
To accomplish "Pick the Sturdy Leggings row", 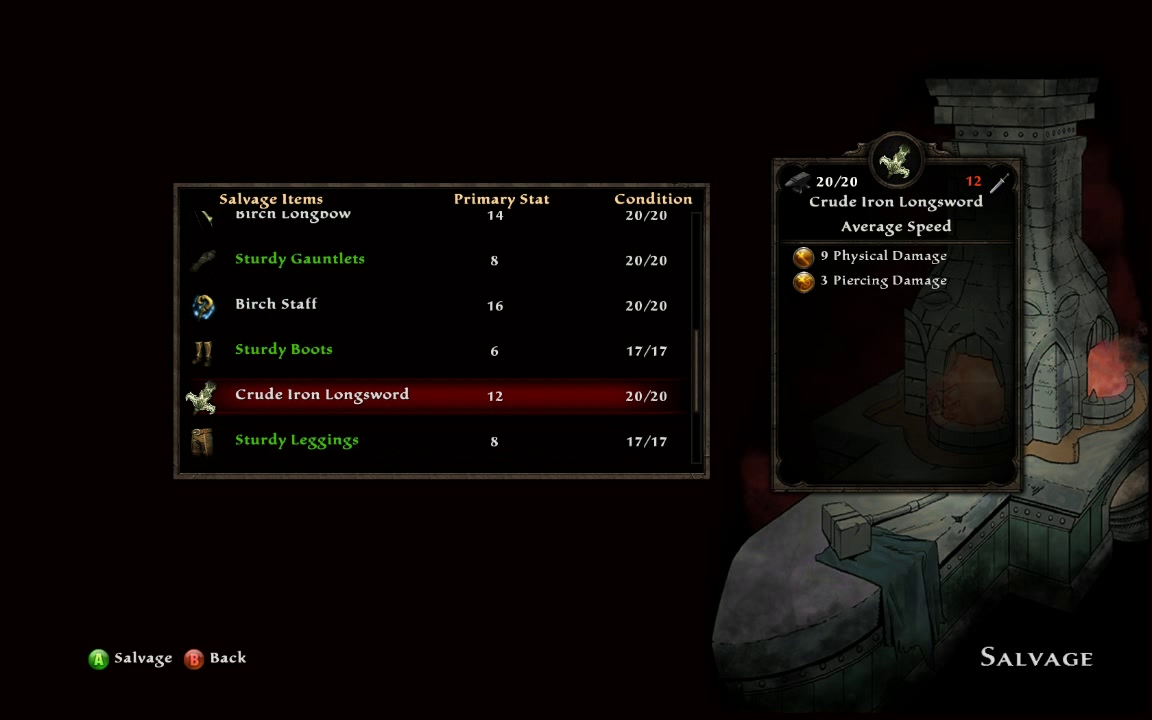I will [297, 440].
